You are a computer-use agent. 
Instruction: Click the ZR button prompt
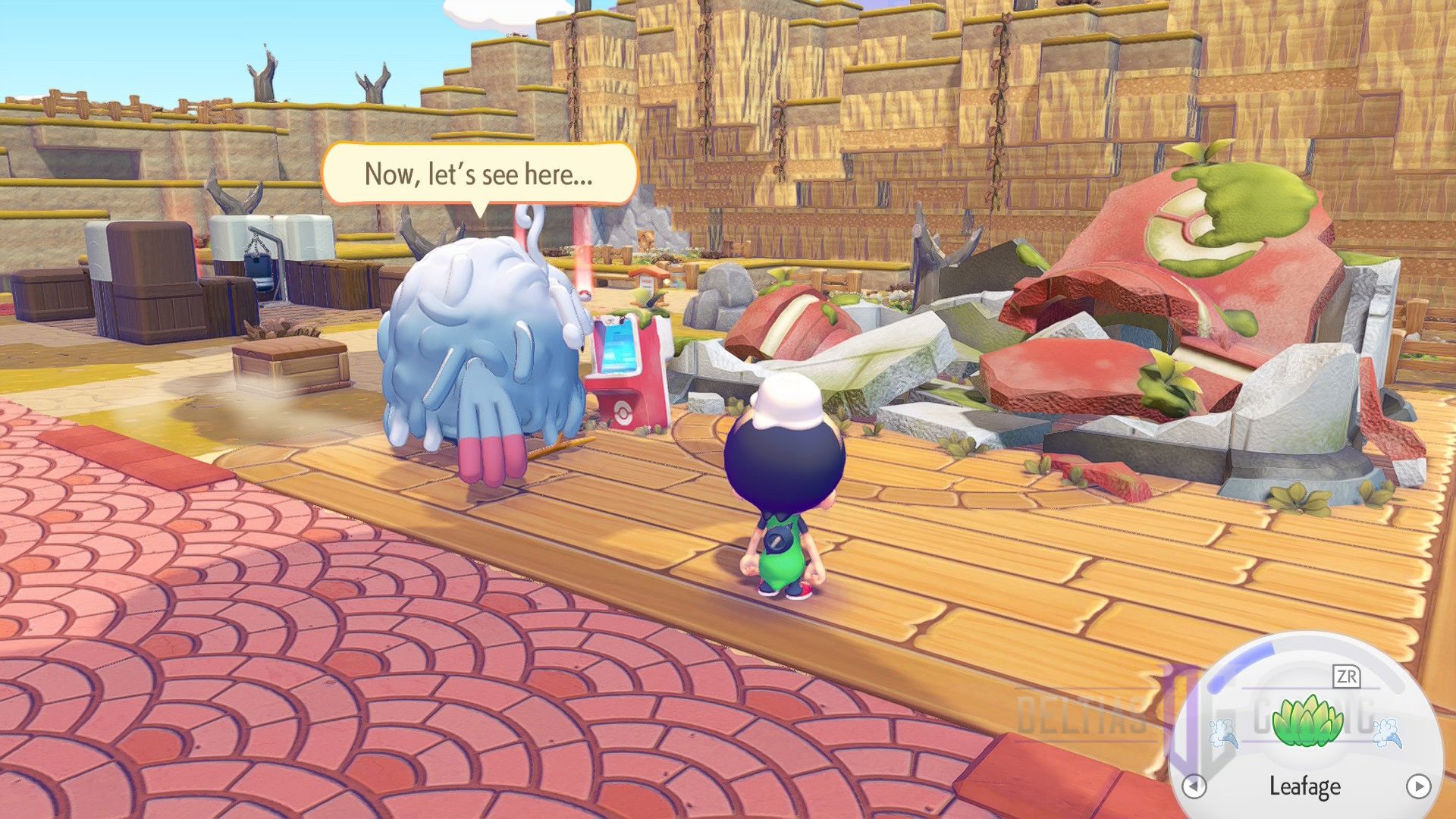click(1348, 675)
